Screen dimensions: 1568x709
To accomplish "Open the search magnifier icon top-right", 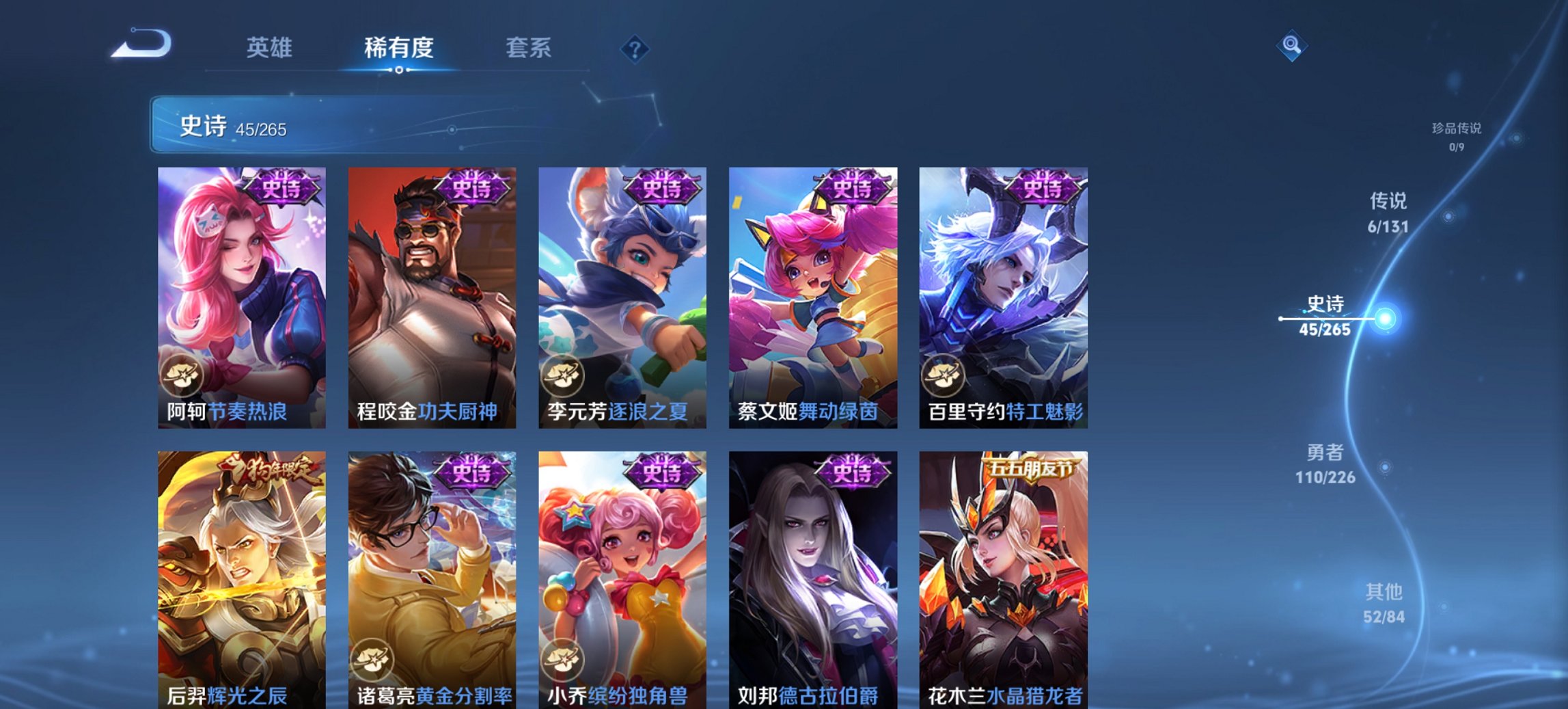I will 1290,46.
